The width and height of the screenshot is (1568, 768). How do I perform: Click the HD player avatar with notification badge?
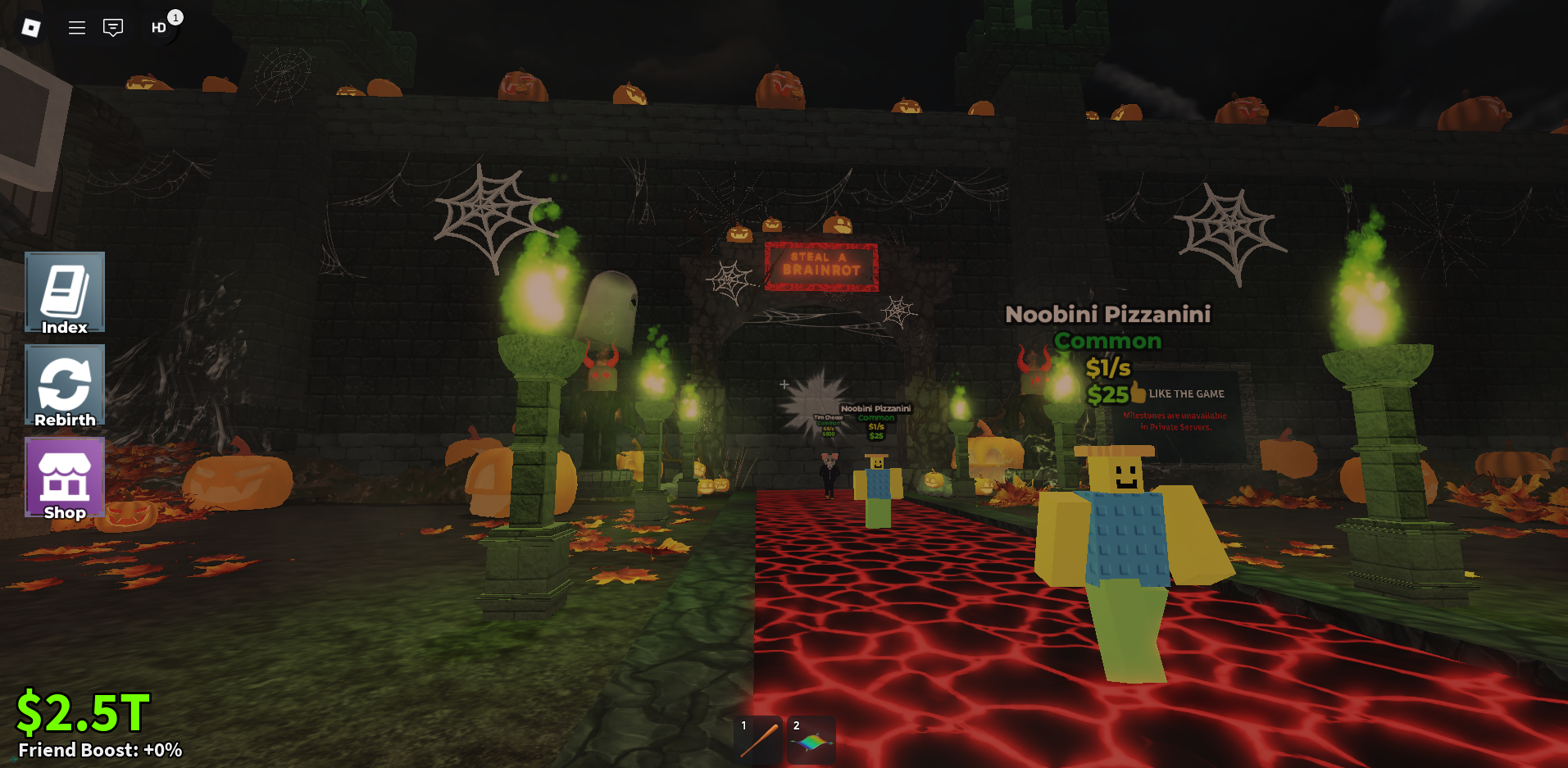pos(157,27)
